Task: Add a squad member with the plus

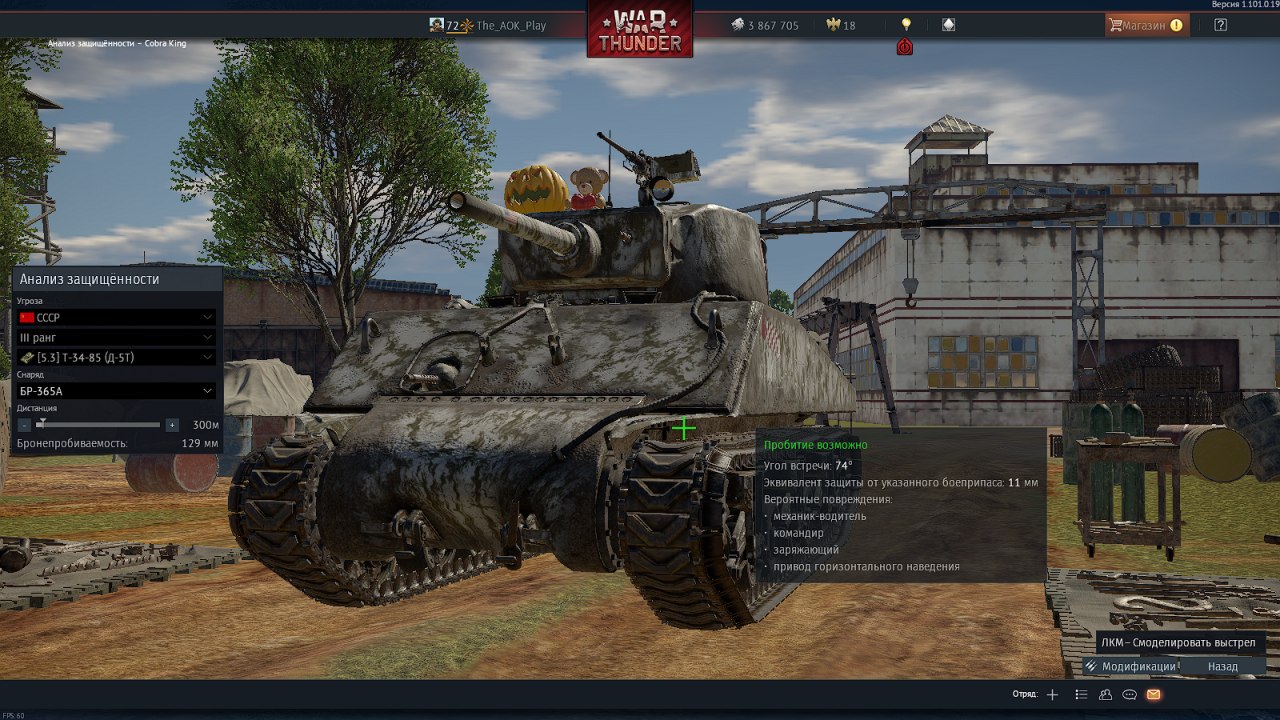Action: pos(1052,694)
